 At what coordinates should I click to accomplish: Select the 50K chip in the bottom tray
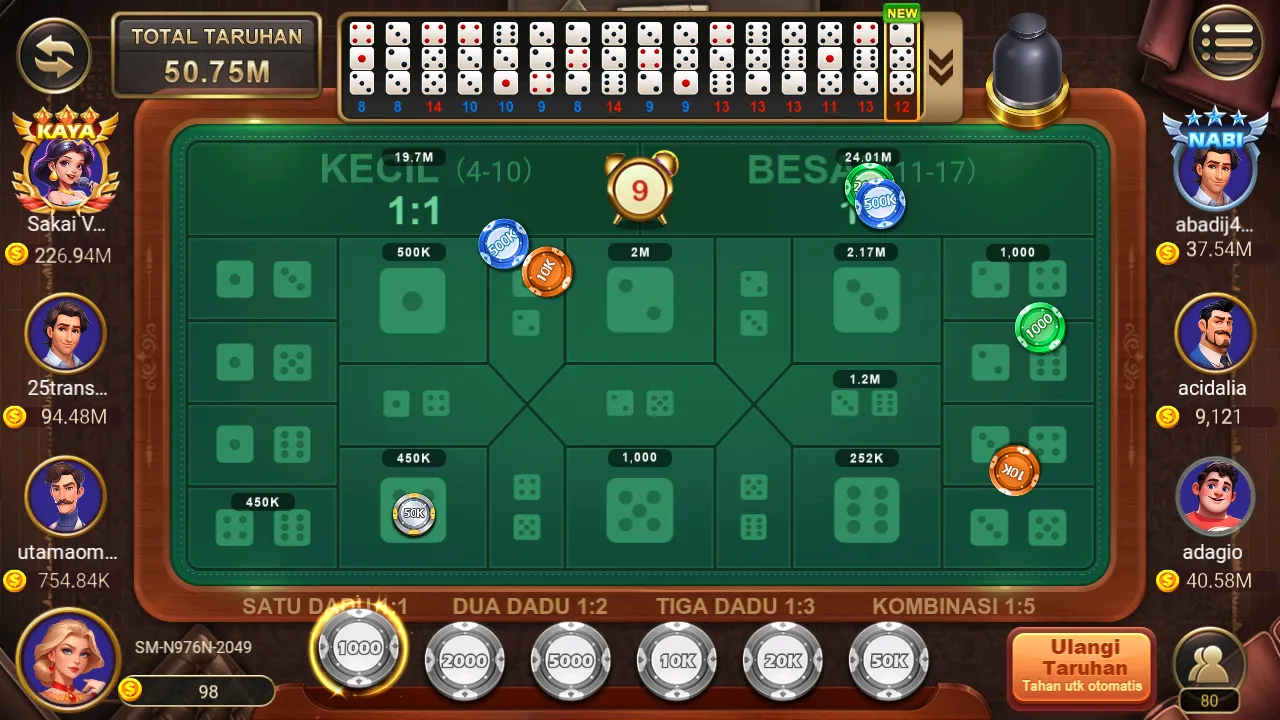889,660
